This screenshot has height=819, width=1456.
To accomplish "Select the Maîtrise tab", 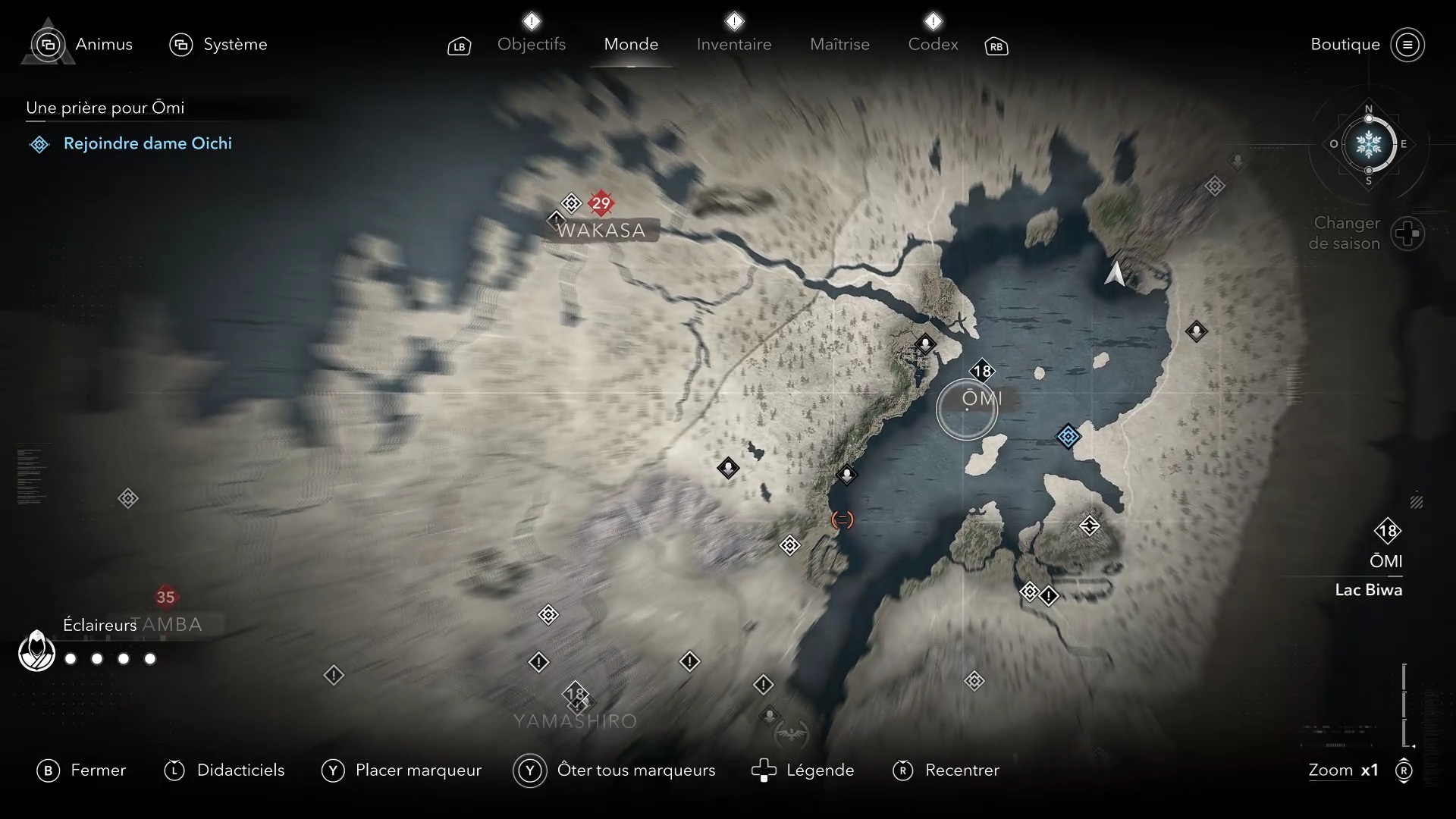I will coord(839,44).
